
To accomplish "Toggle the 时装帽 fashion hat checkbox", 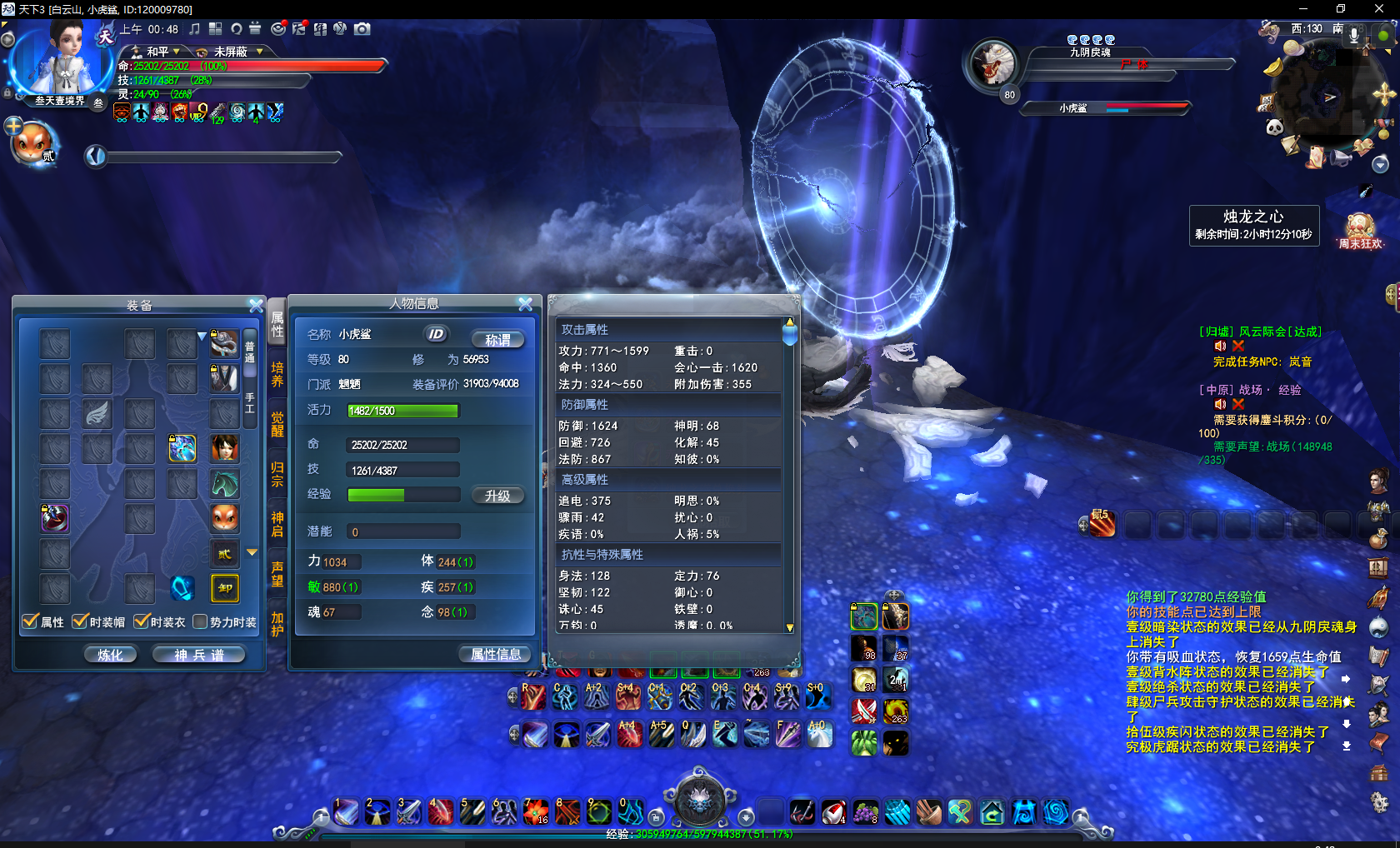I will click(x=81, y=621).
